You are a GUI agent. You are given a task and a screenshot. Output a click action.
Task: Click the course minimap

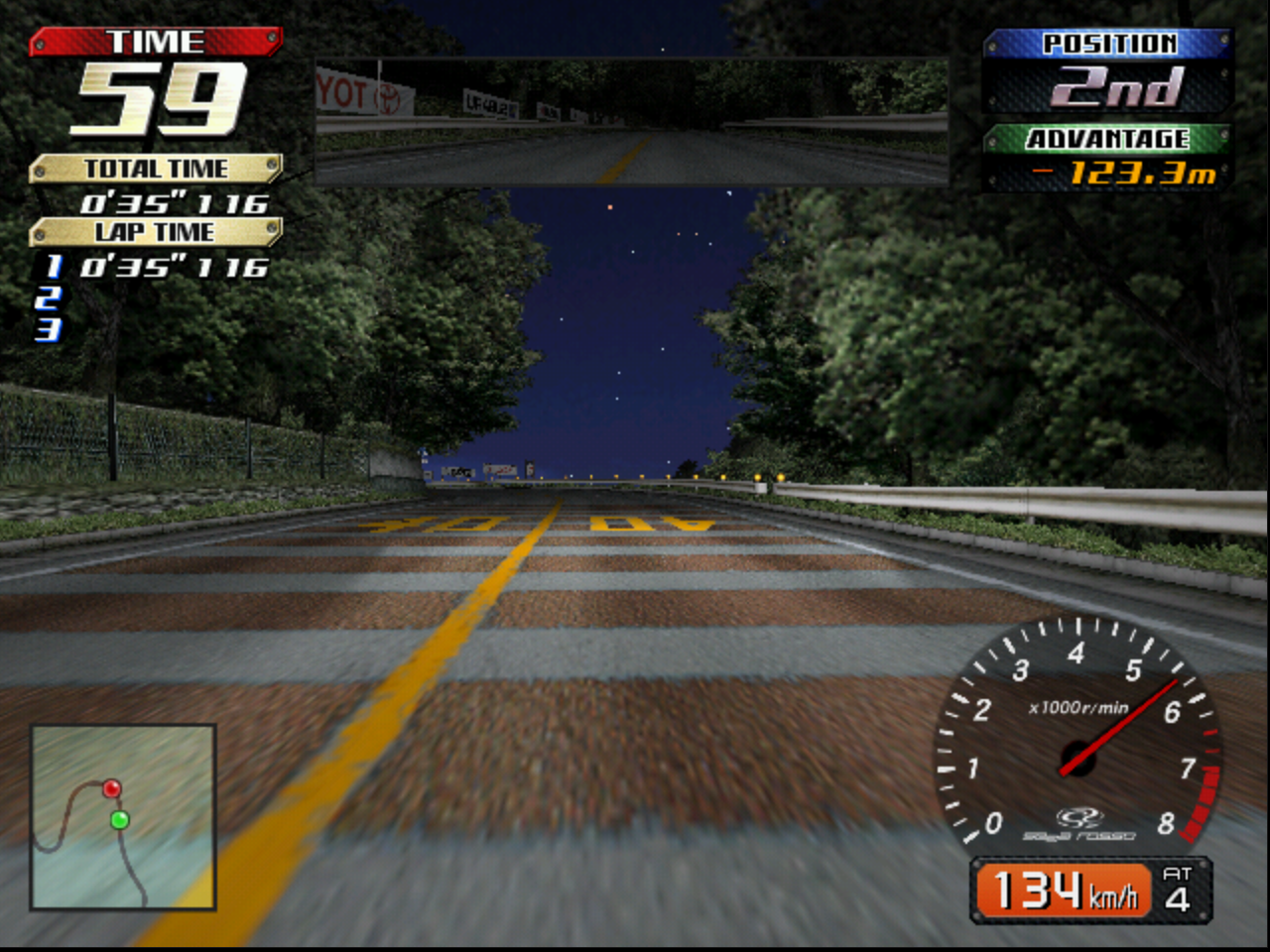(x=124, y=817)
